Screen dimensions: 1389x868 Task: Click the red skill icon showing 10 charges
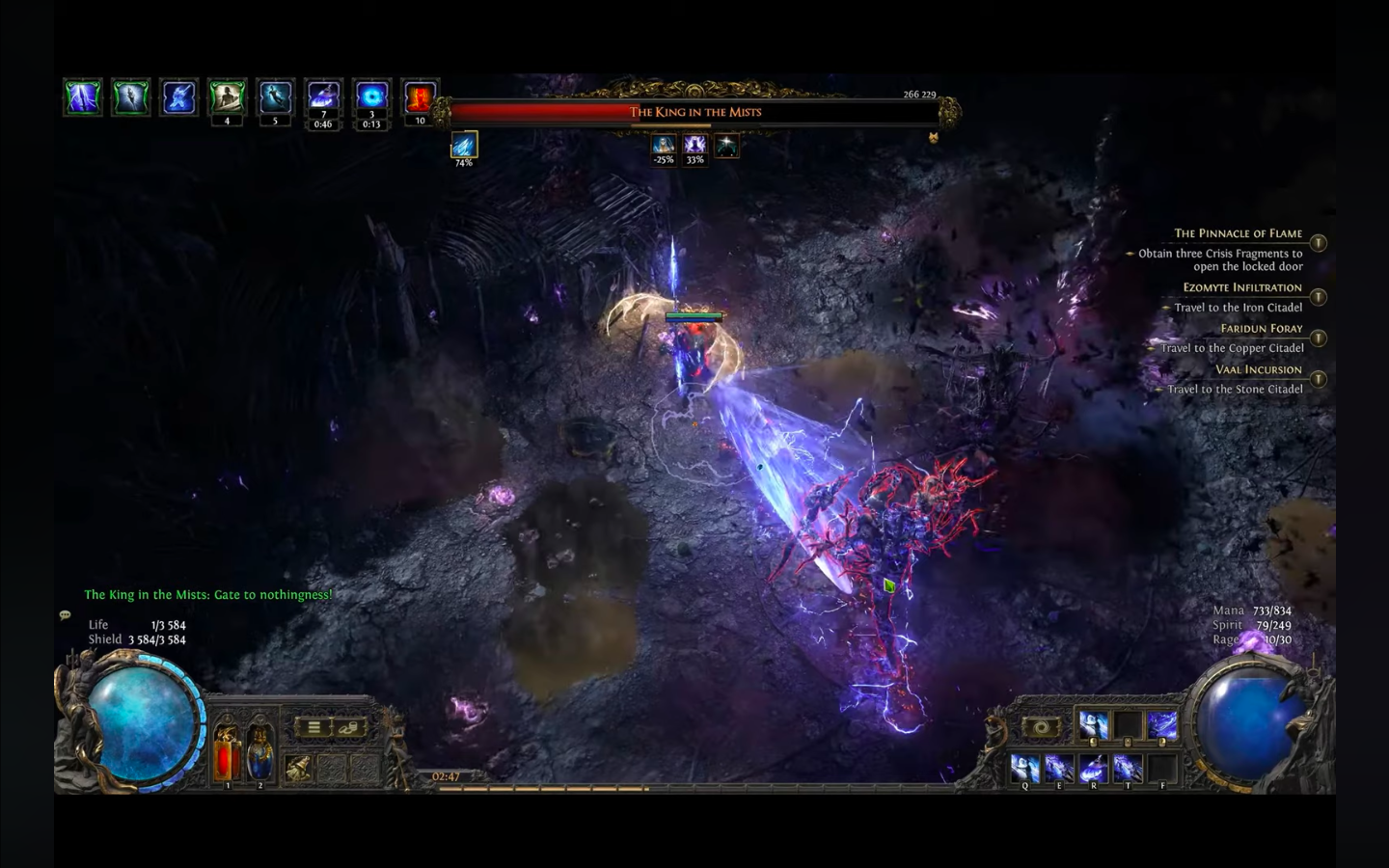tap(420, 95)
